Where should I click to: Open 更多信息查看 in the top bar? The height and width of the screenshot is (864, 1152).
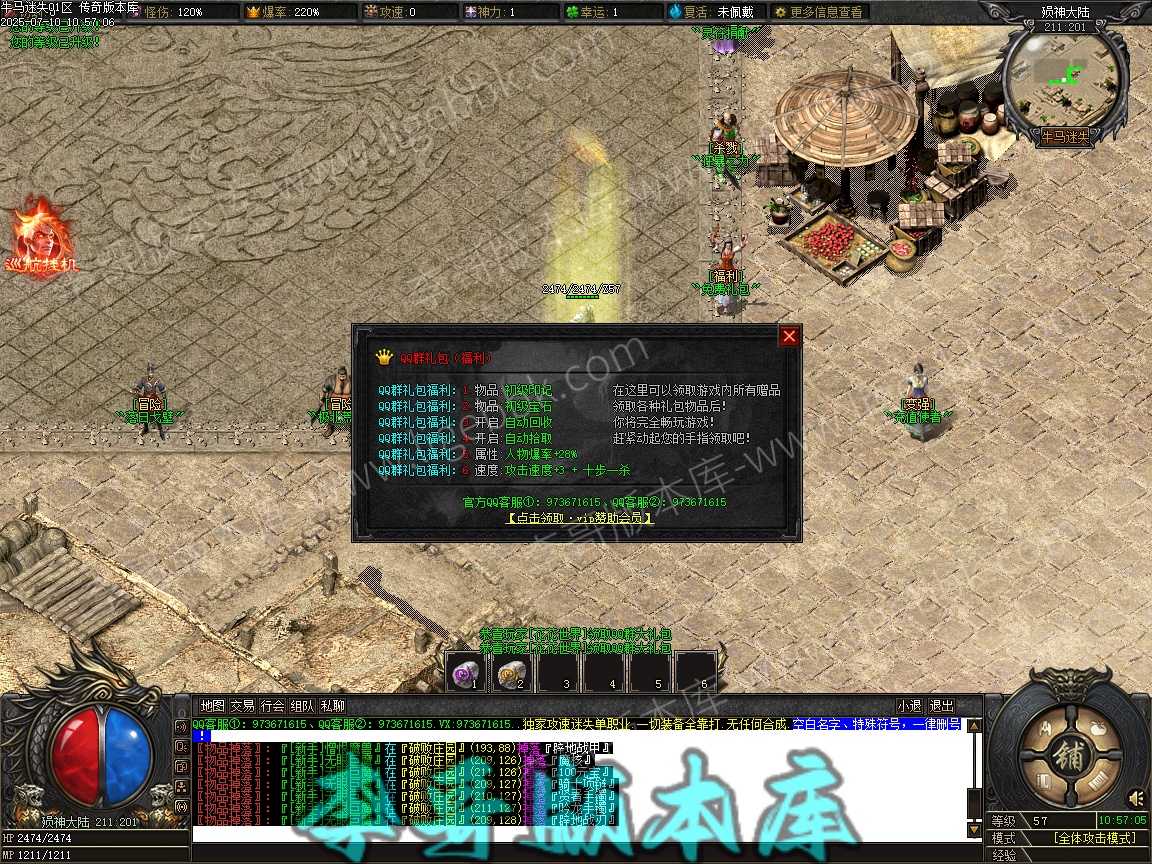tap(818, 12)
